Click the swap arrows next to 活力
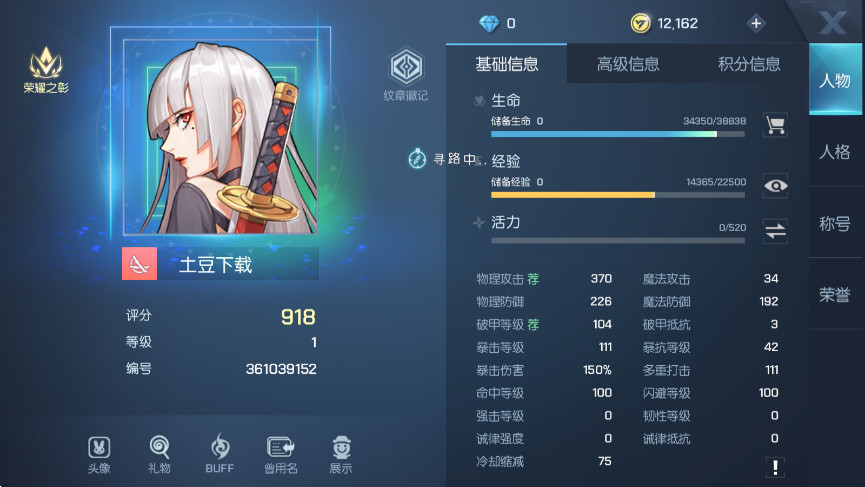The width and height of the screenshot is (865, 487). tap(775, 231)
